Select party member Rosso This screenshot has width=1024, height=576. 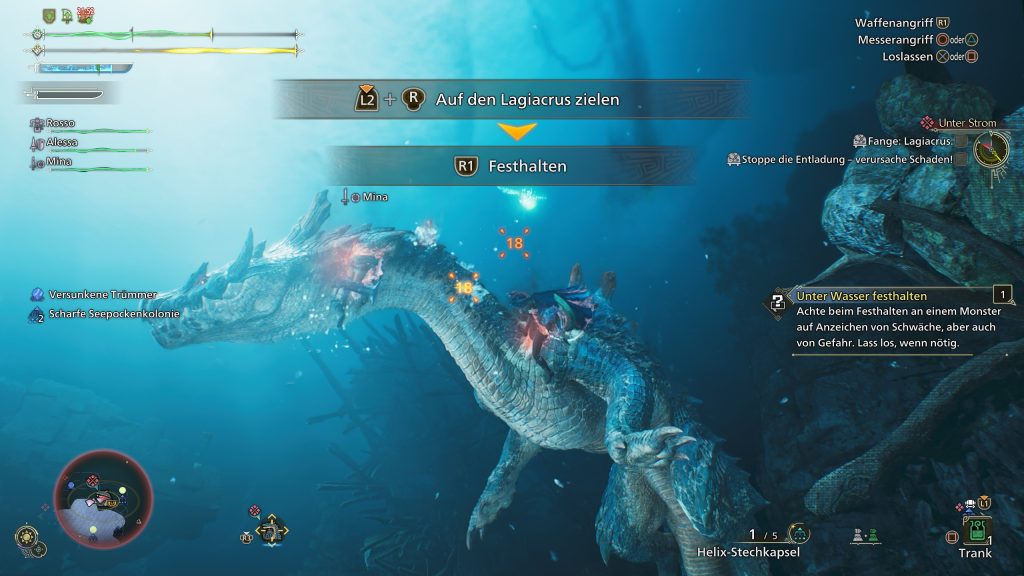point(62,125)
